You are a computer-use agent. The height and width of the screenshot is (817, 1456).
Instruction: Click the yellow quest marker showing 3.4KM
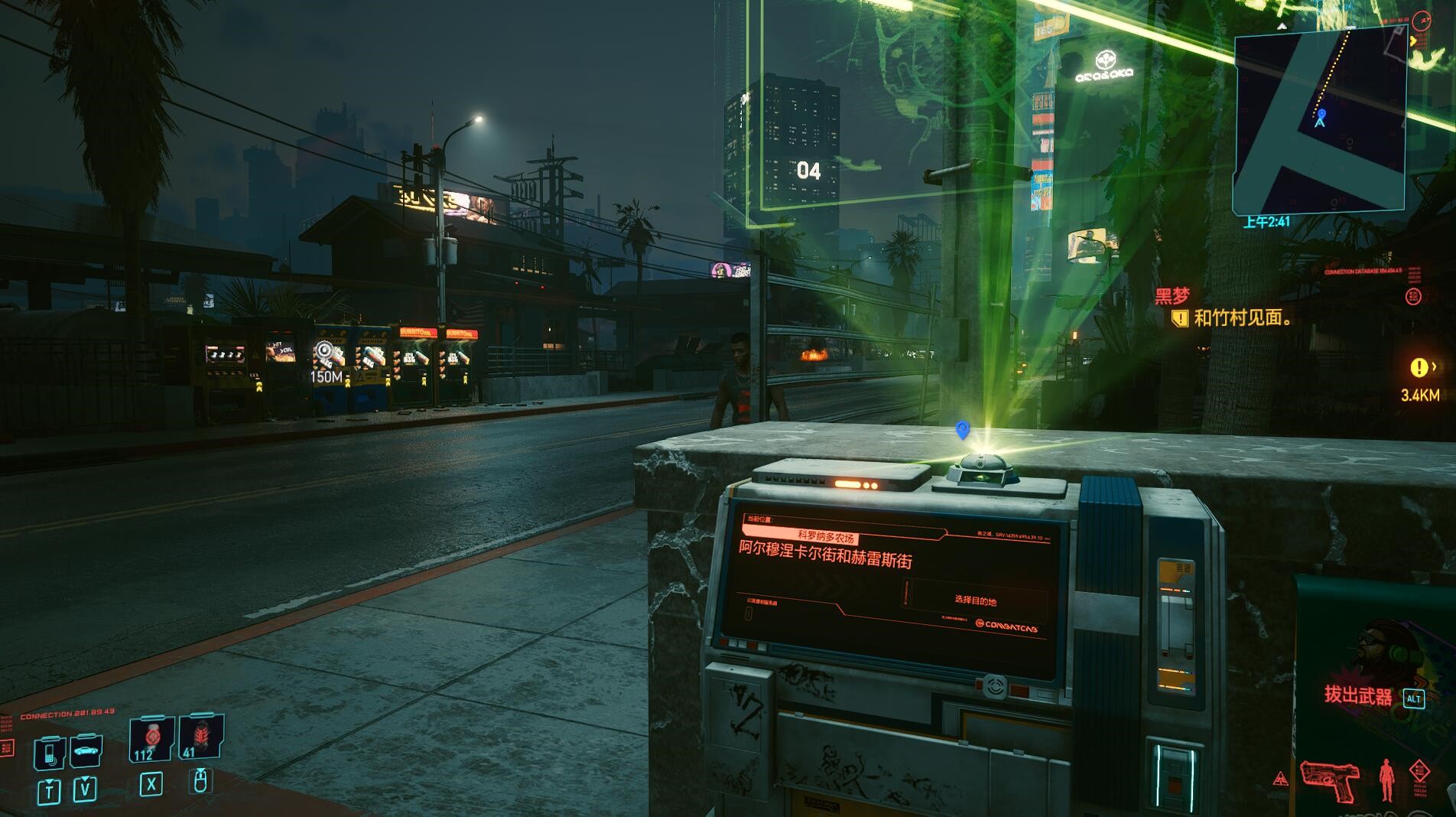1419,368
